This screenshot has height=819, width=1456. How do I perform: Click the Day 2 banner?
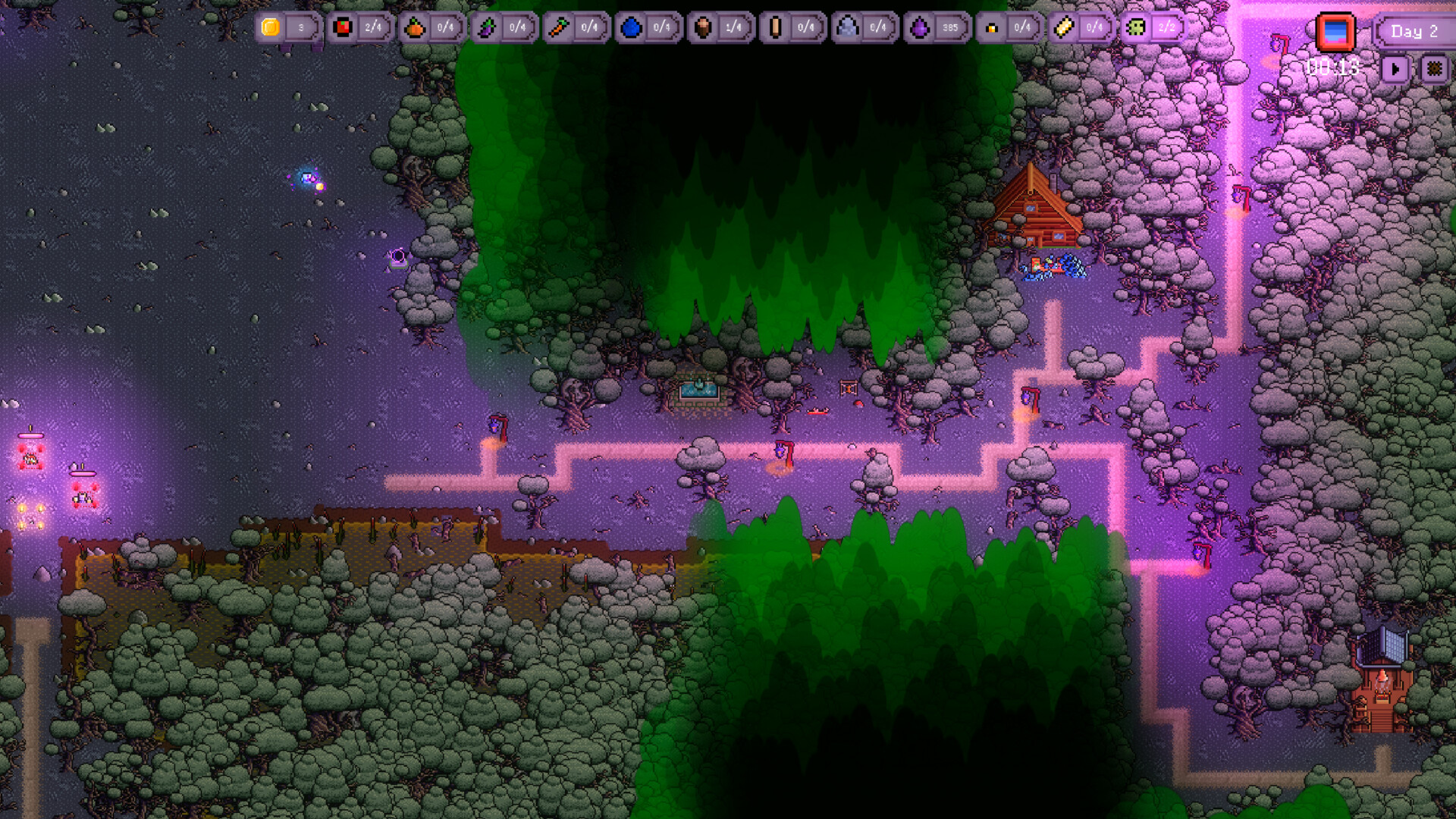(x=1415, y=31)
